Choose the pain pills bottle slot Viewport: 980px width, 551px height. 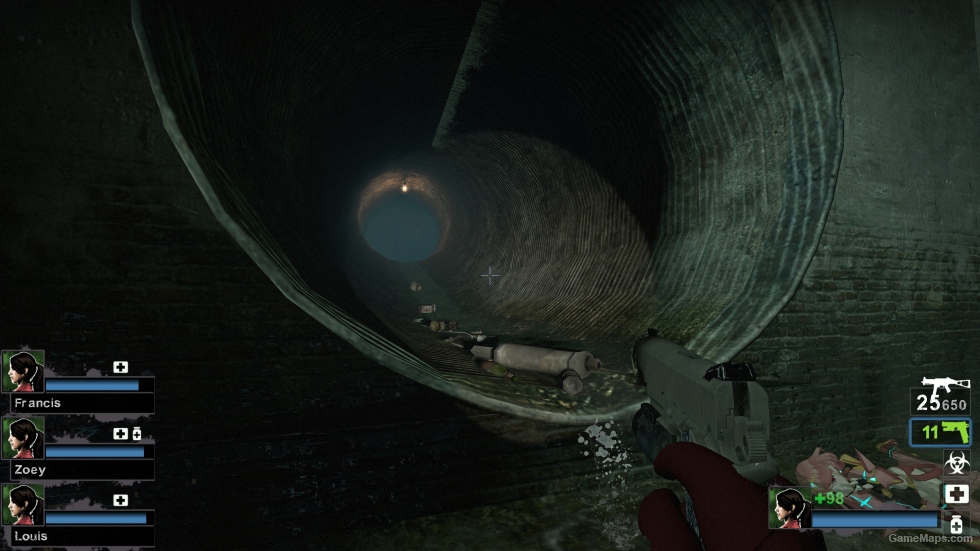pos(956,526)
